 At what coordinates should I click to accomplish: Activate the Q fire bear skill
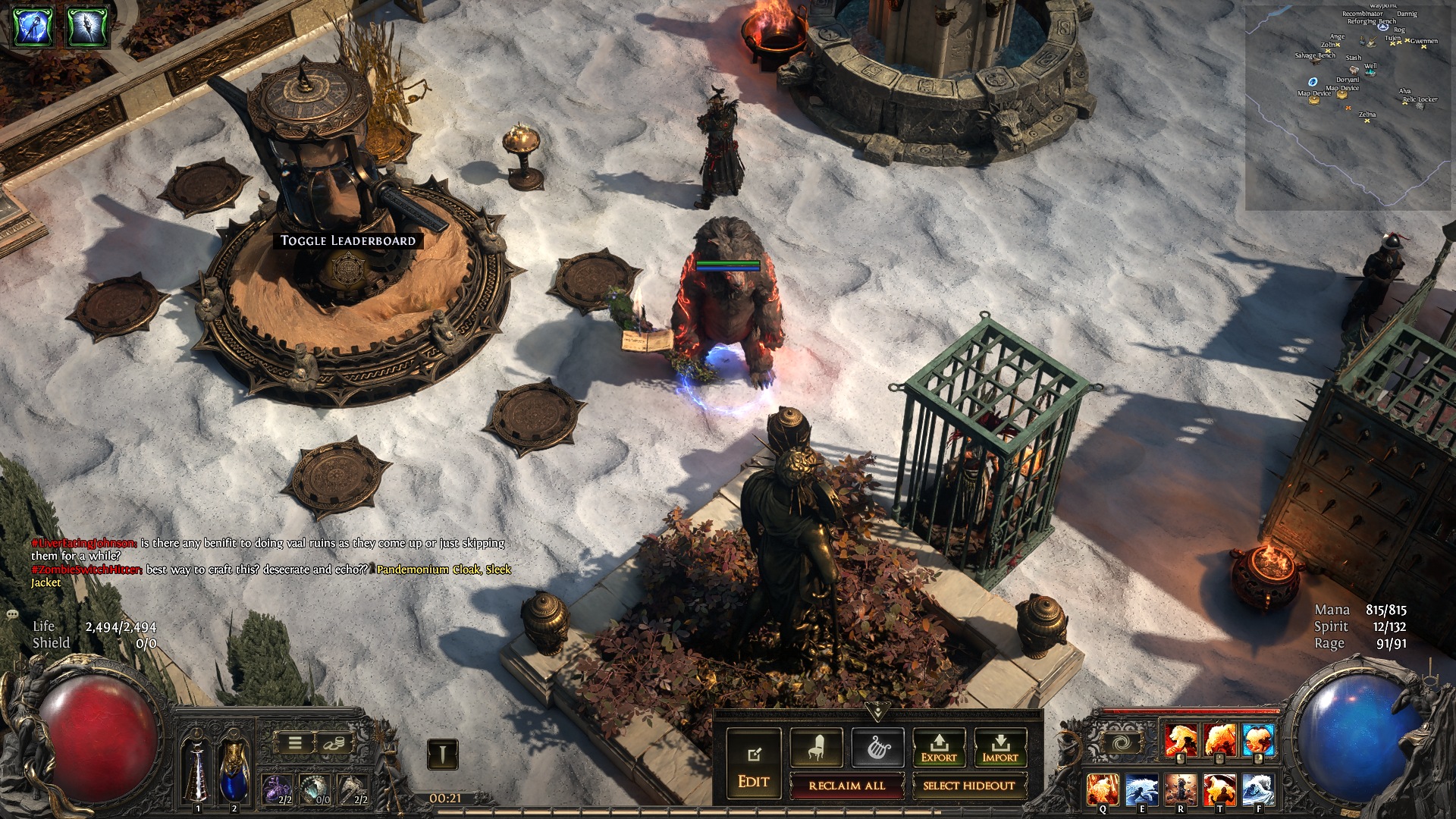[1103, 789]
